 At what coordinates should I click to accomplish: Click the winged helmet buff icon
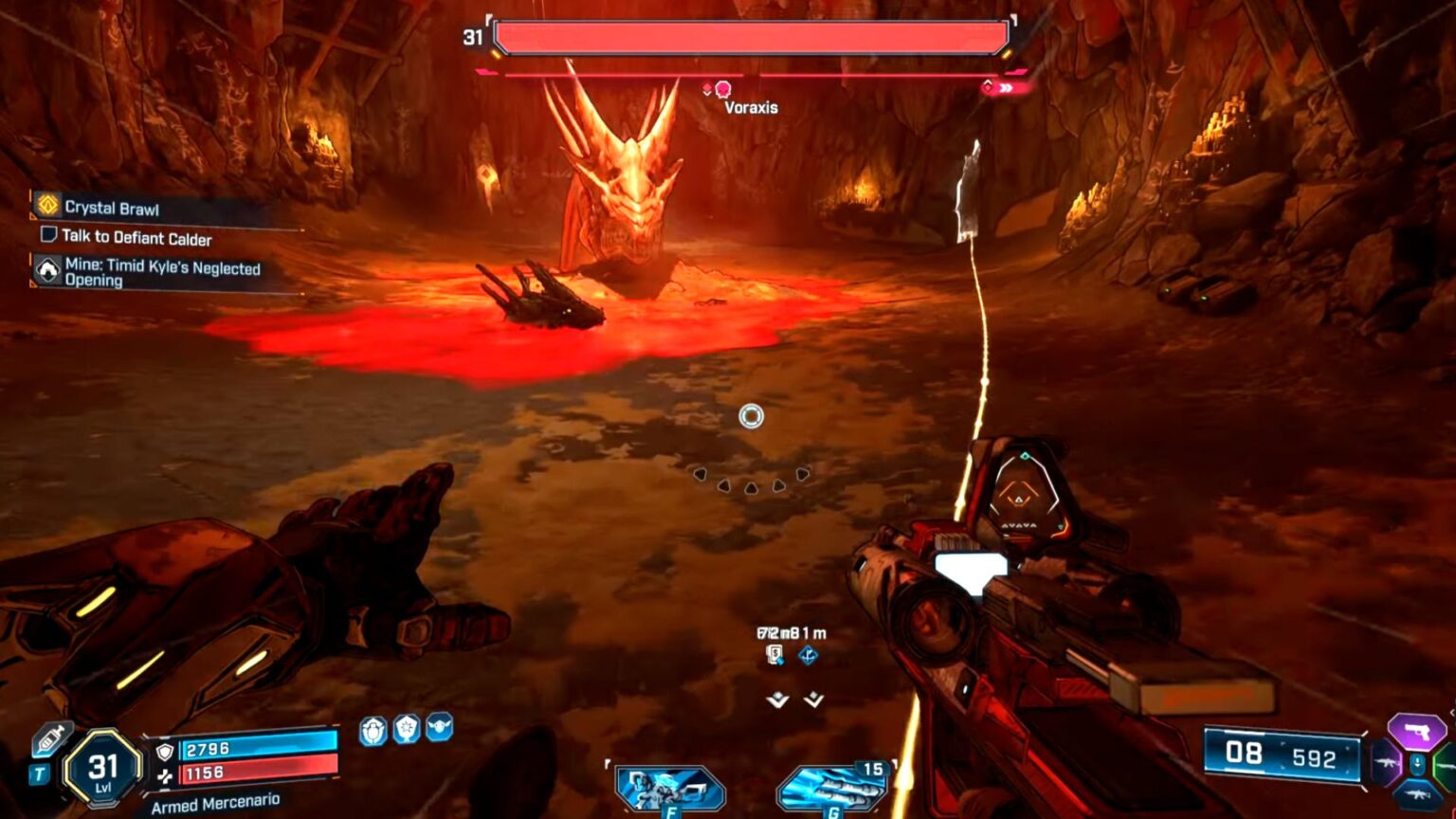click(x=439, y=727)
